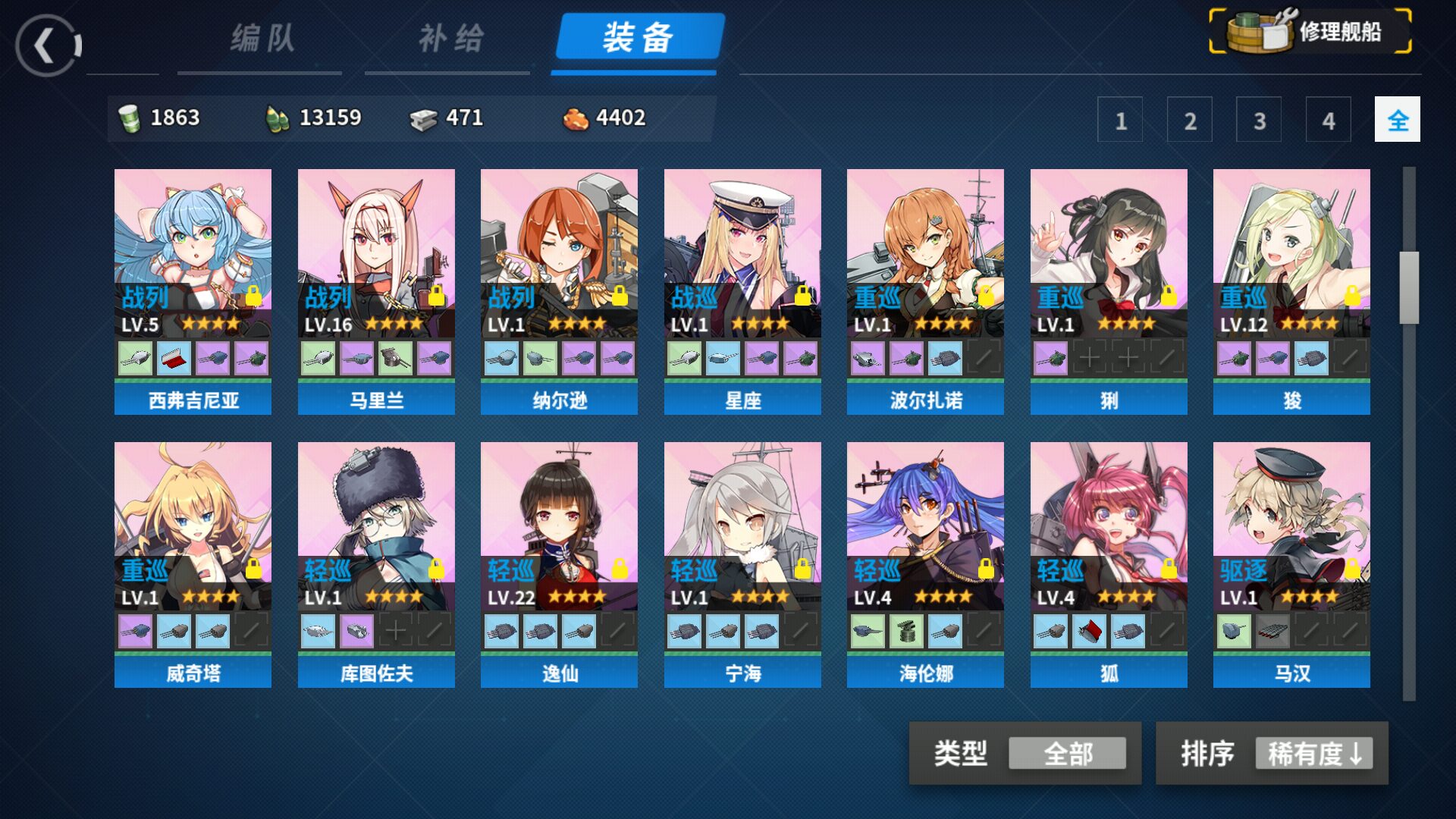Open 修理舰船 repair button
This screenshot has height=819, width=1456.
[1310, 32]
